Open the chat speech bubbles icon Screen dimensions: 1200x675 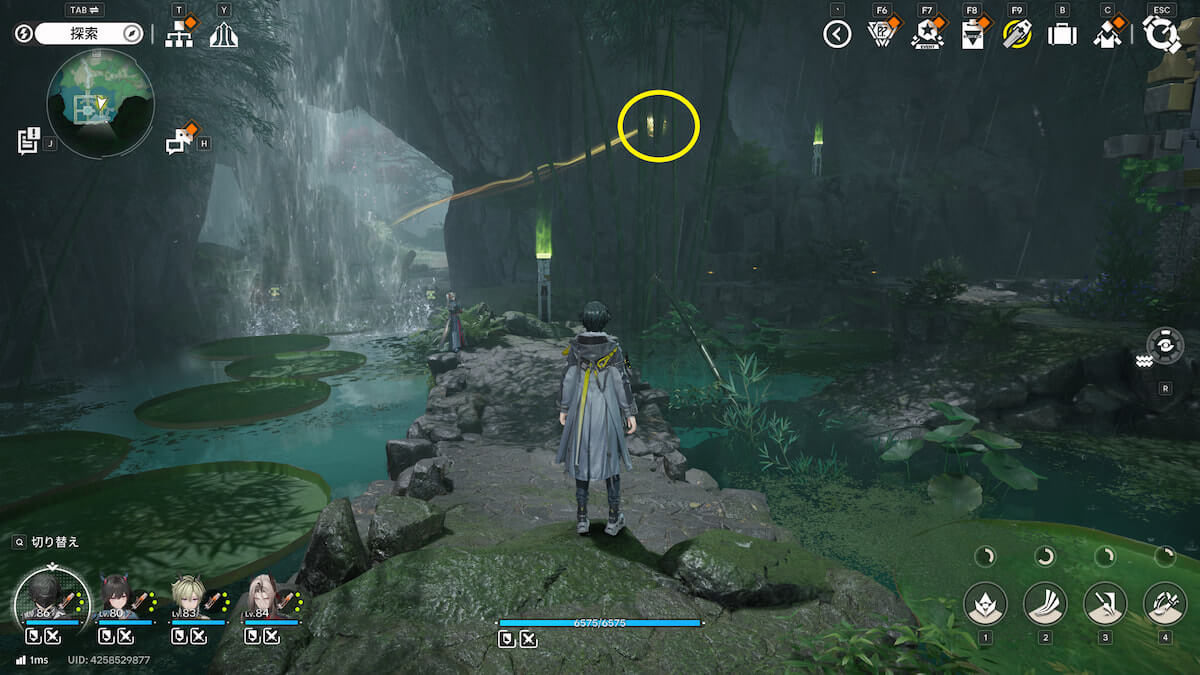point(180,141)
